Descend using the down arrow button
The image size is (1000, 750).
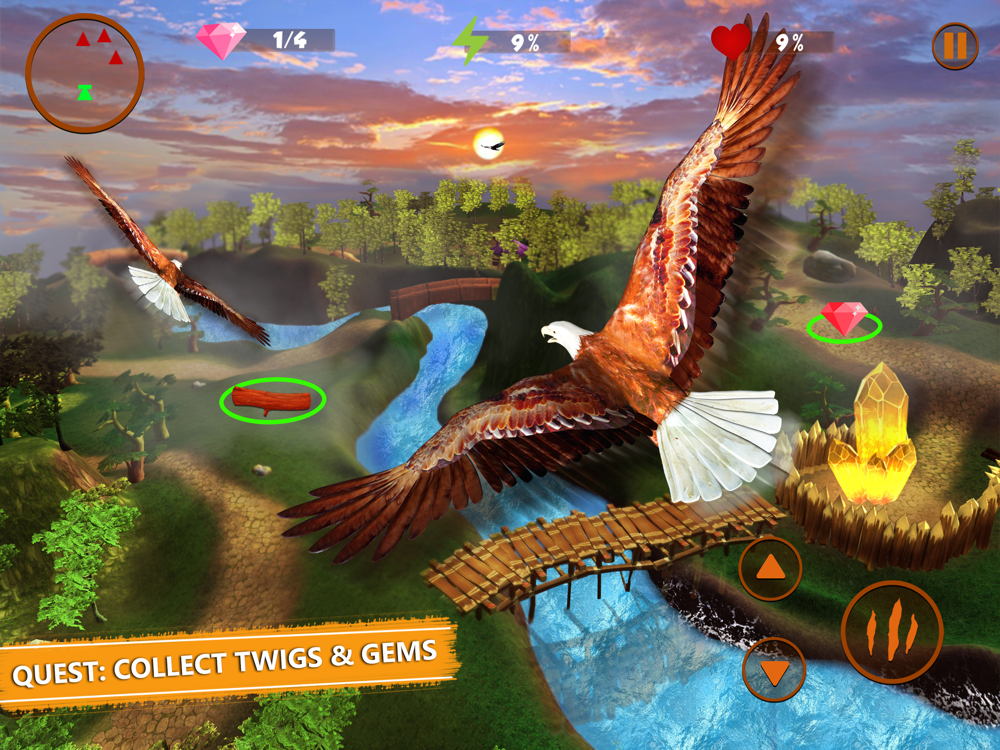pyautogui.click(x=774, y=669)
